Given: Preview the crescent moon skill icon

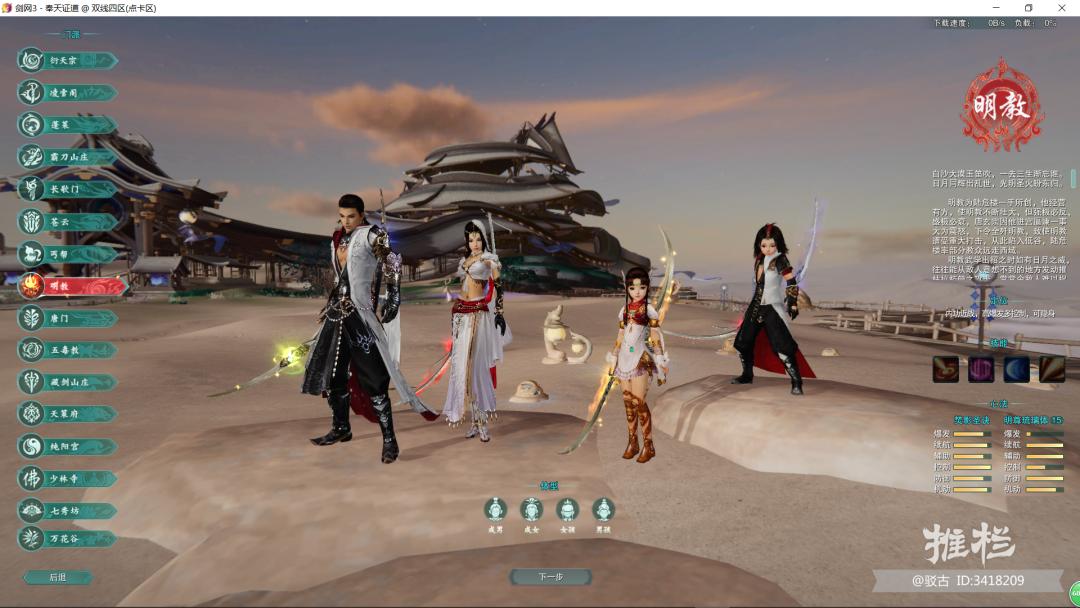Looking at the screenshot, I should tap(1016, 369).
